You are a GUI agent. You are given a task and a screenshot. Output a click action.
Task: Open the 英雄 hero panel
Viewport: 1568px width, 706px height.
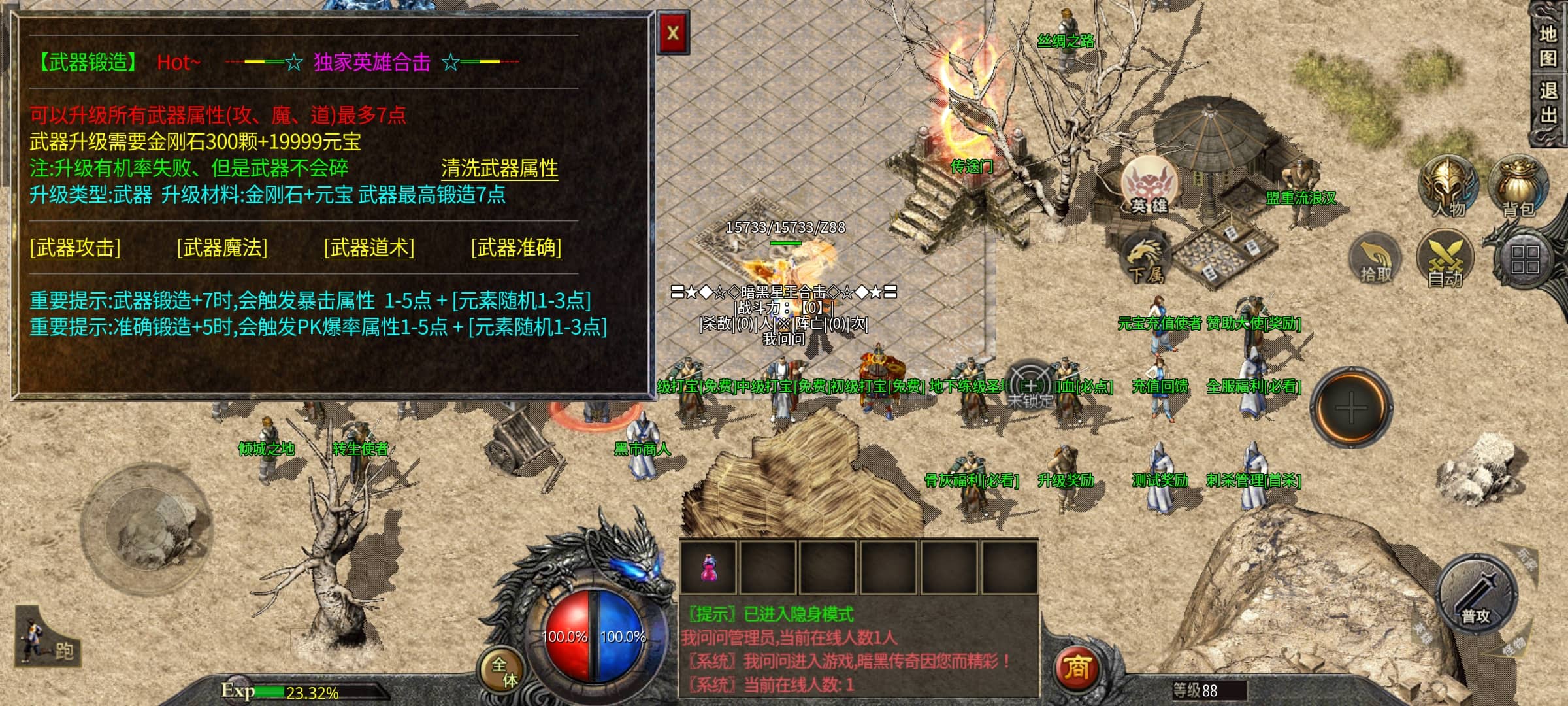coord(1149,186)
